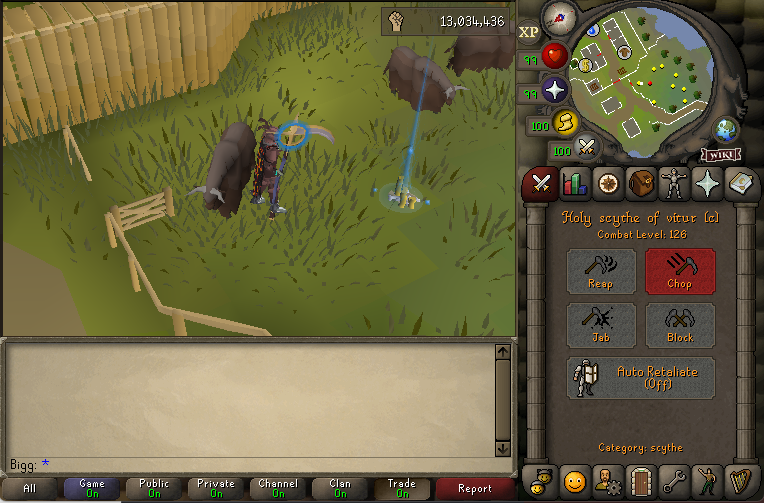Viewport: 764px width, 503px height.
Task: Switch chat to the Game filter
Action: coord(92,489)
